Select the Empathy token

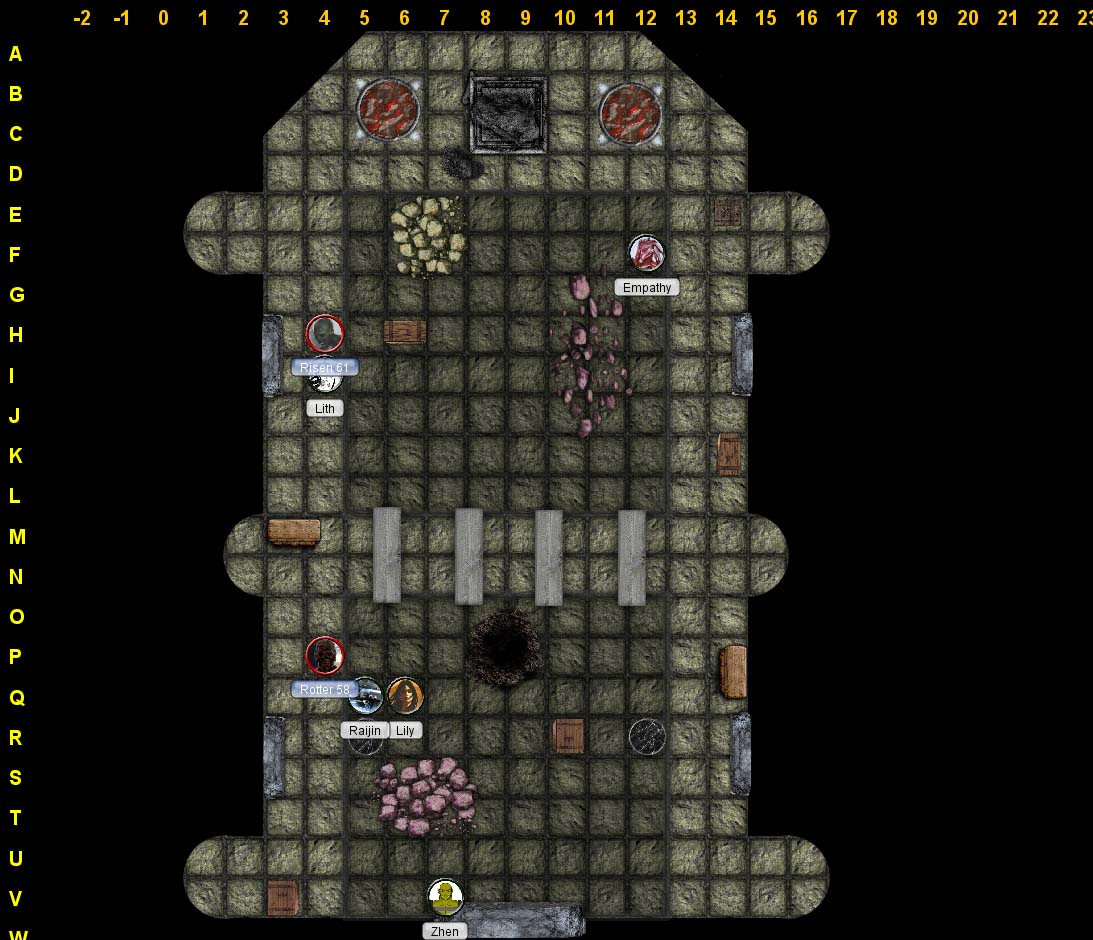click(646, 253)
